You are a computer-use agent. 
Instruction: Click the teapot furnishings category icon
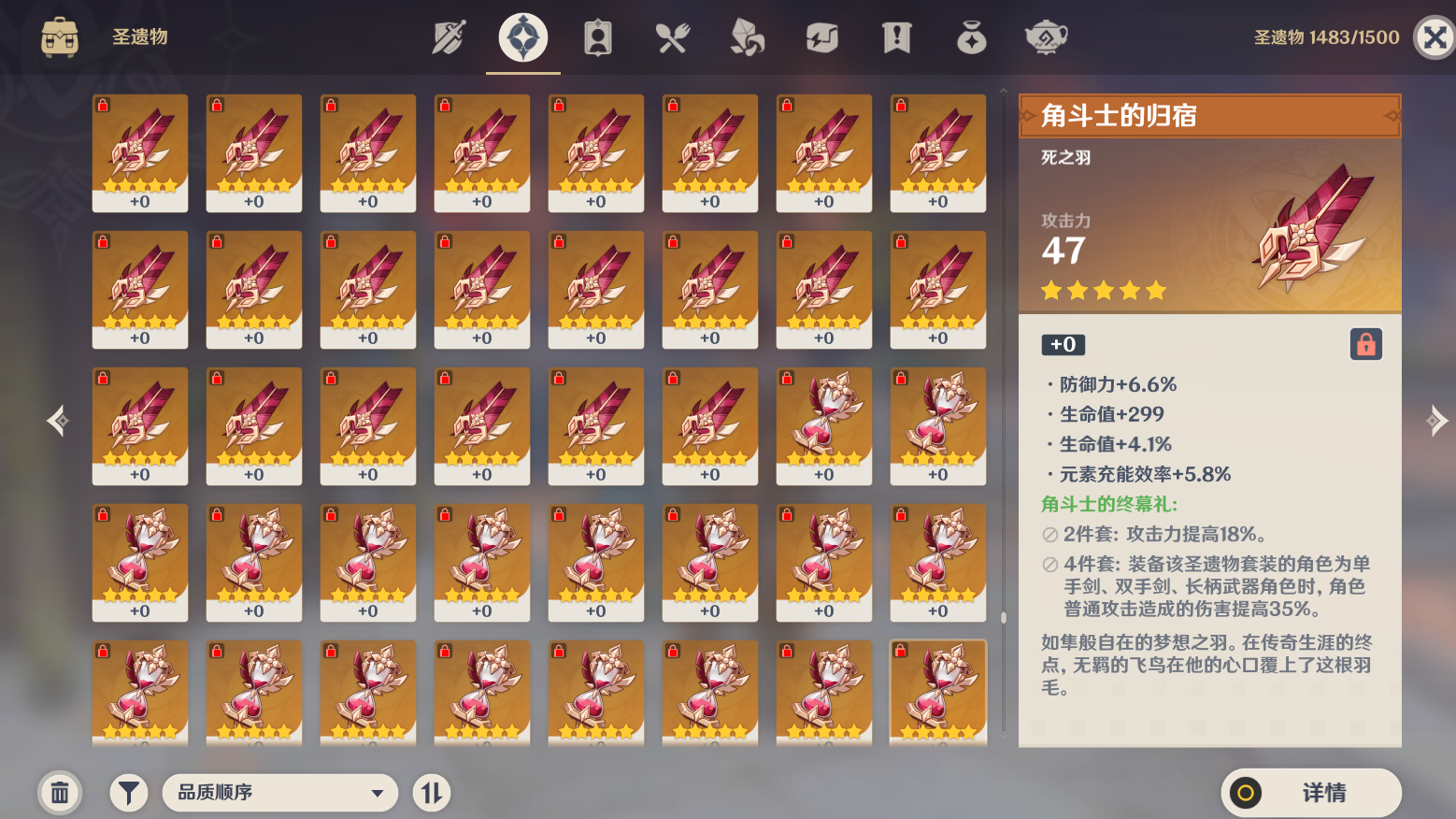(1045, 37)
